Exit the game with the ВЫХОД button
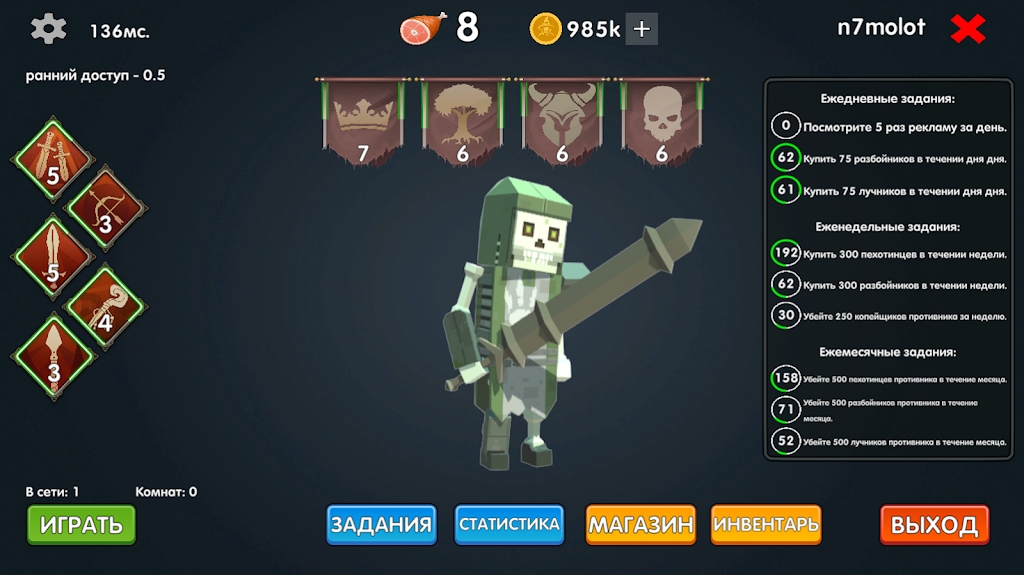 coord(934,525)
